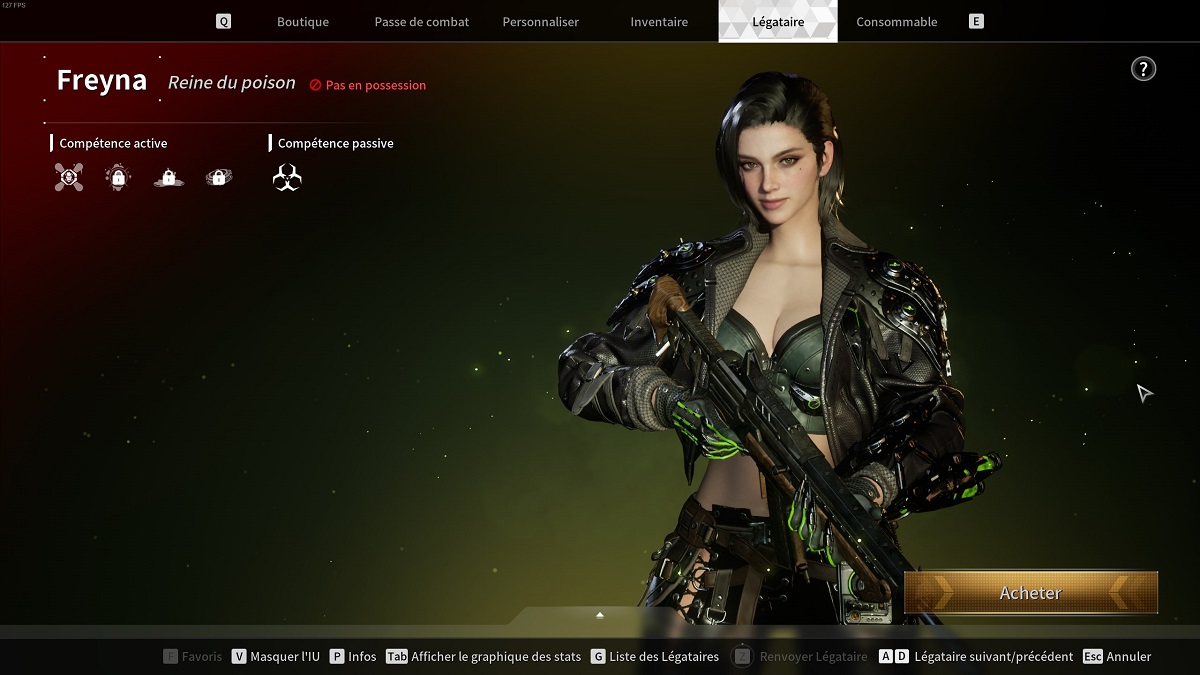Hide the interface with Masquer l'IU
The image size is (1200, 675).
click(276, 657)
